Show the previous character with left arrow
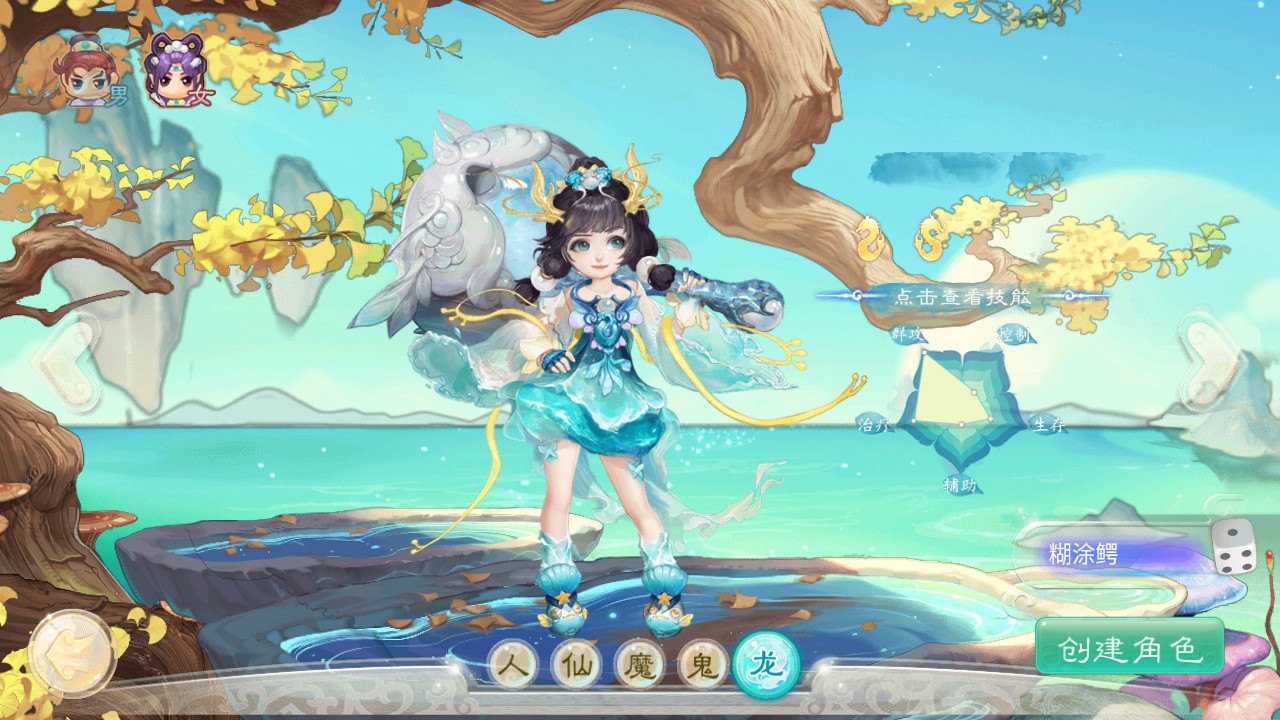This screenshot has height=720, width=1280. point(65,360)
